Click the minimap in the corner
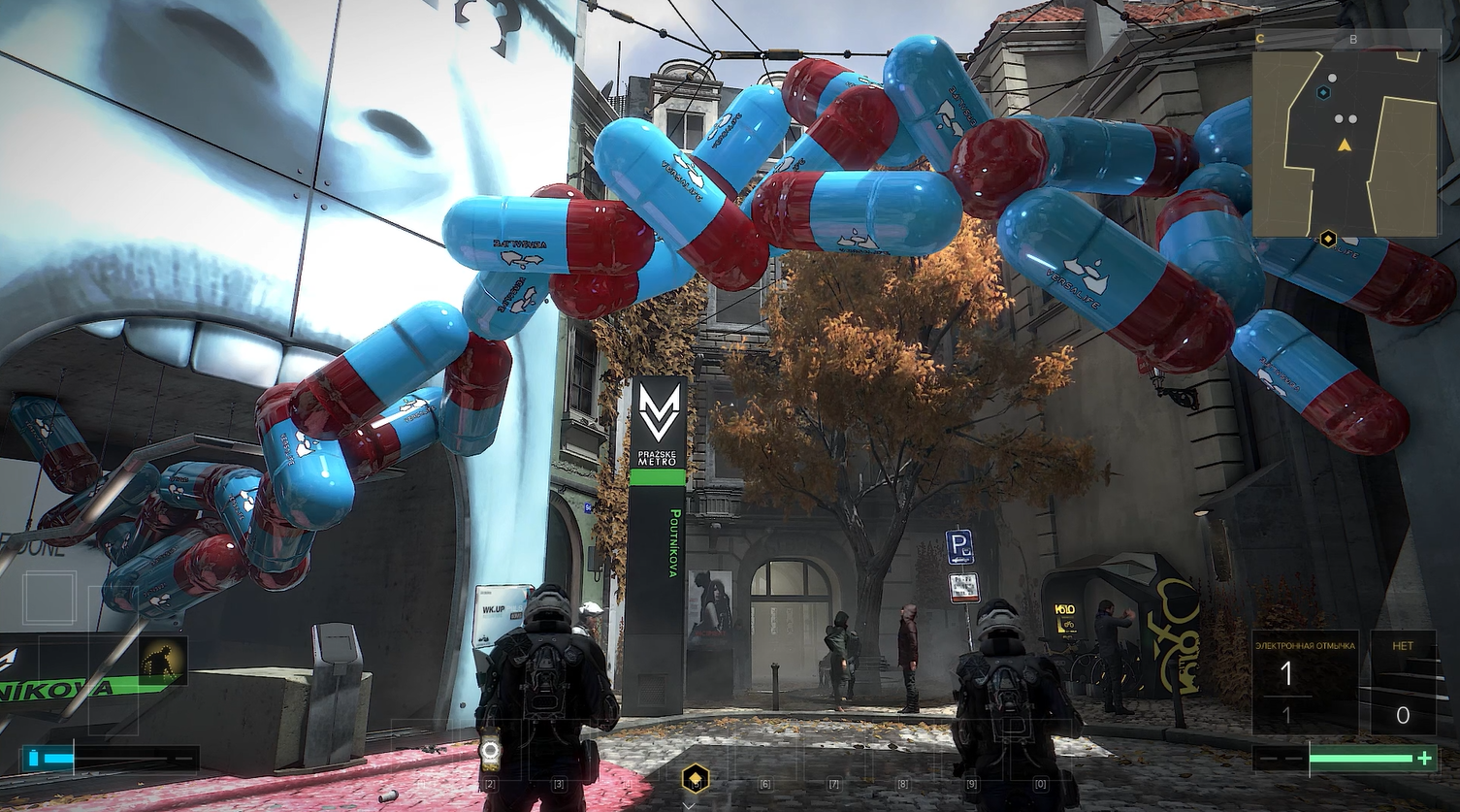Viewport: 1460px width, 812px height. 1346,144
